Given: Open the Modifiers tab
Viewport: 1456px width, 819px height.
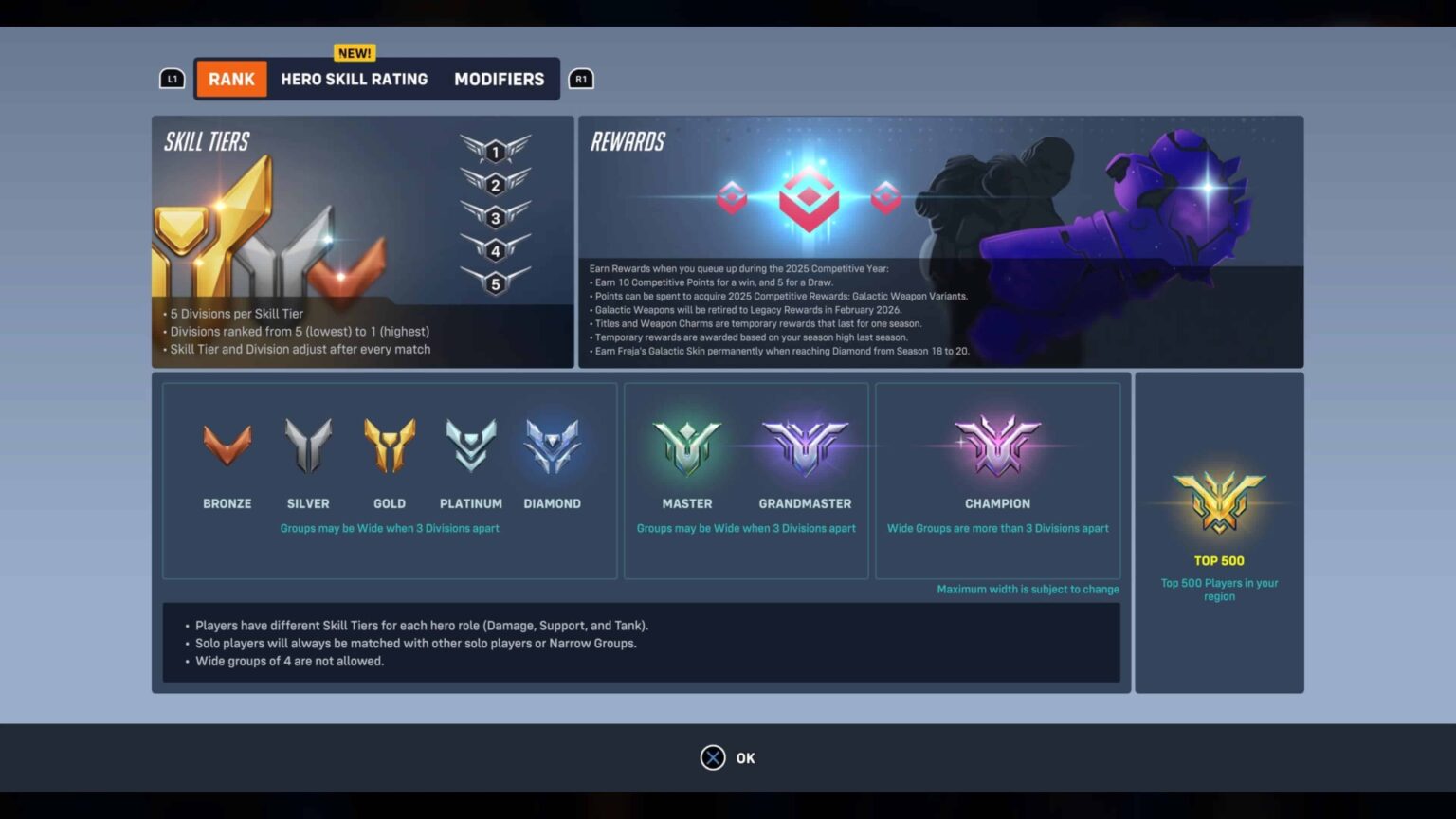Looking at the screenshot, I should point(499,79).
